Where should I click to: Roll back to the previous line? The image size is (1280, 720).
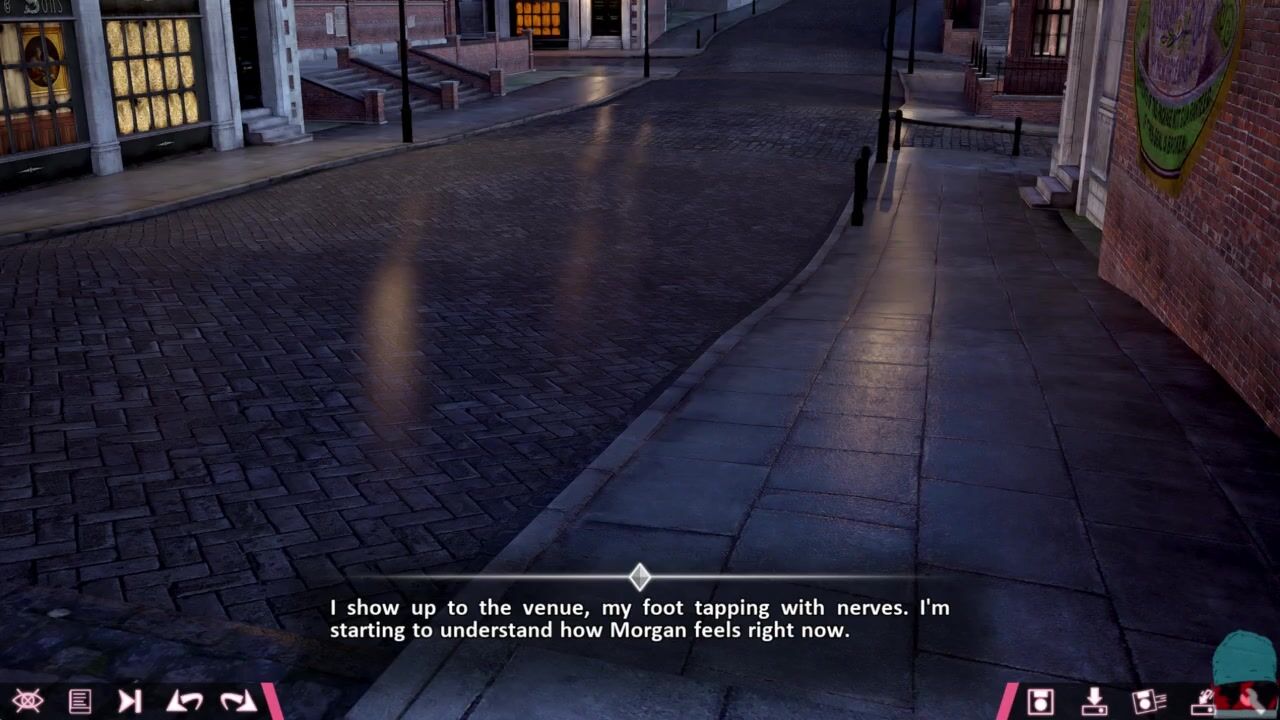(x=184, y=701)
